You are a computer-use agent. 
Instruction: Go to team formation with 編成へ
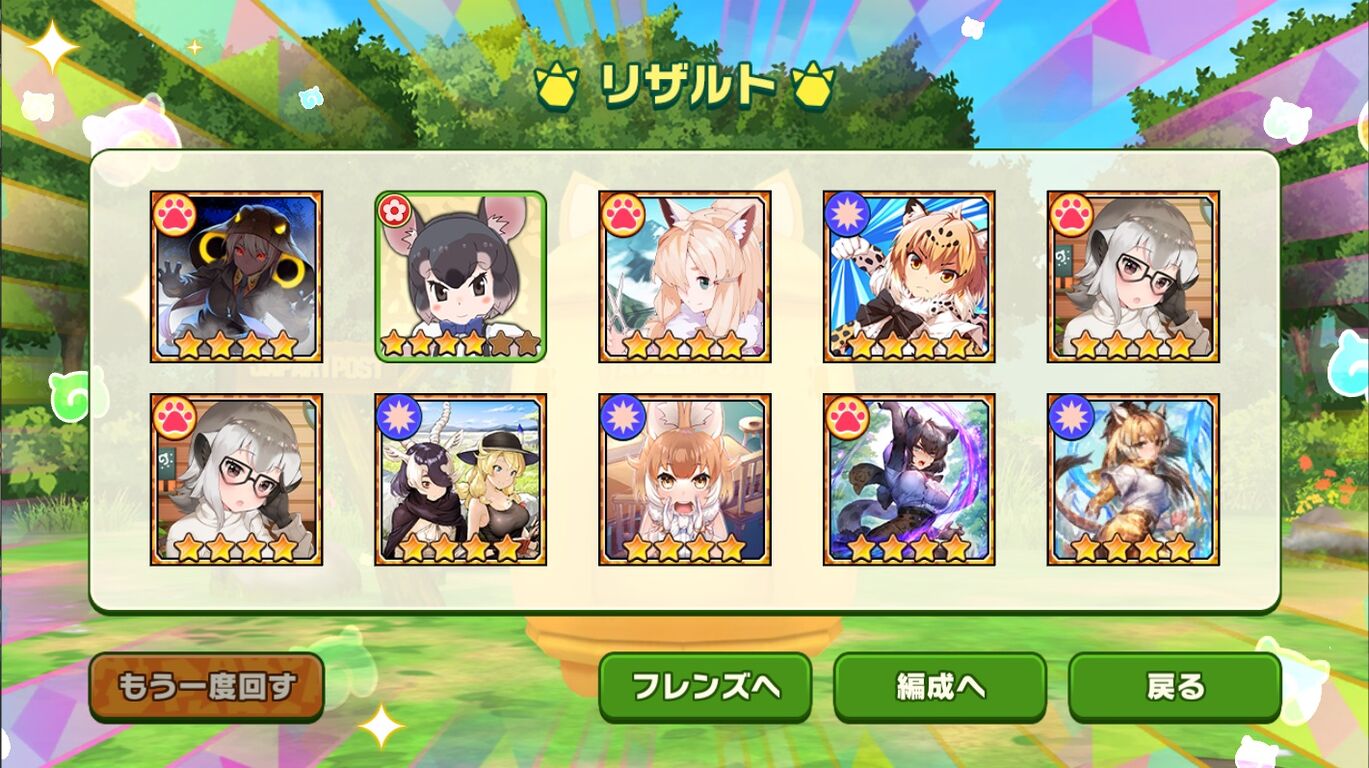940,686
